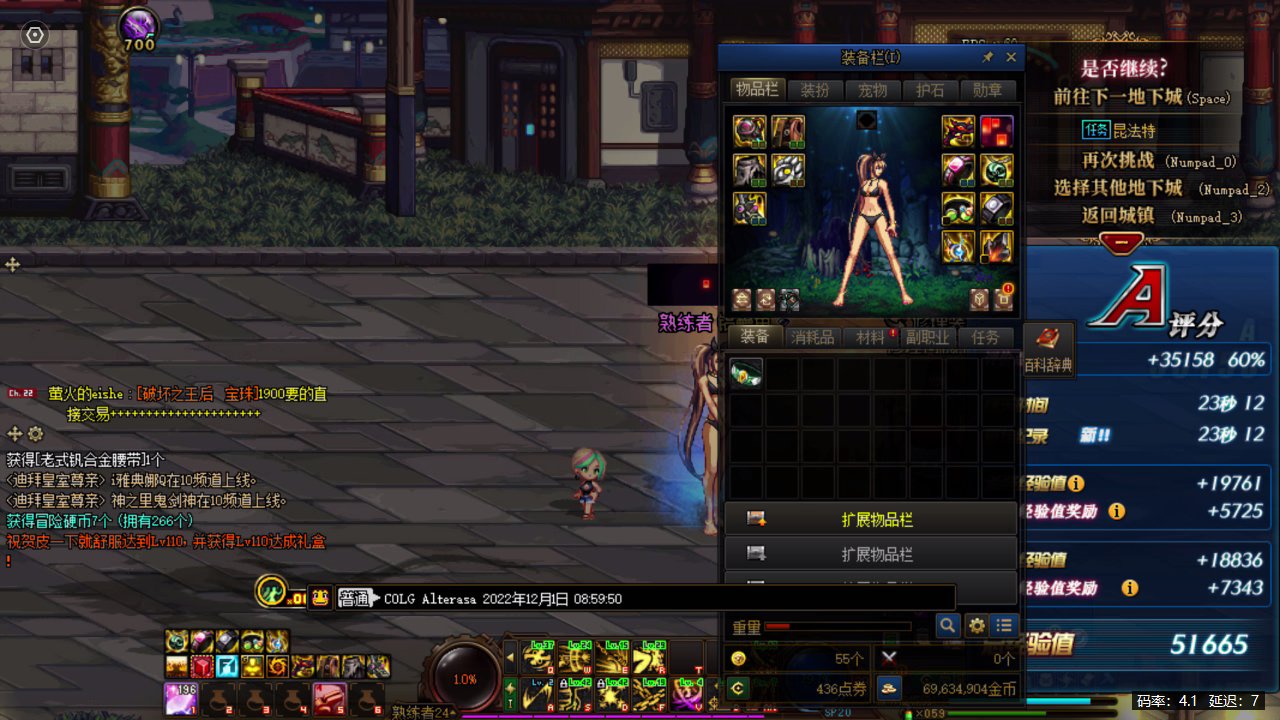This screenshot has width=1280, height=720.
Task: Click the red dragon equipment slot
Action: (x=958, y=130)
